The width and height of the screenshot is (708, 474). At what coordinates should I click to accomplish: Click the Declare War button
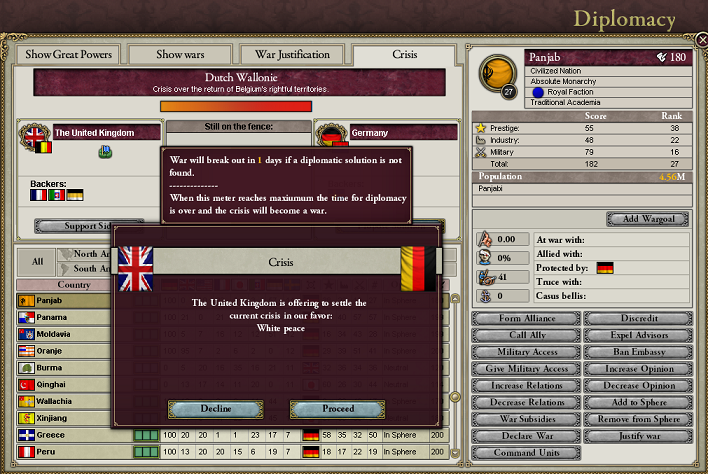click(526, 436)
